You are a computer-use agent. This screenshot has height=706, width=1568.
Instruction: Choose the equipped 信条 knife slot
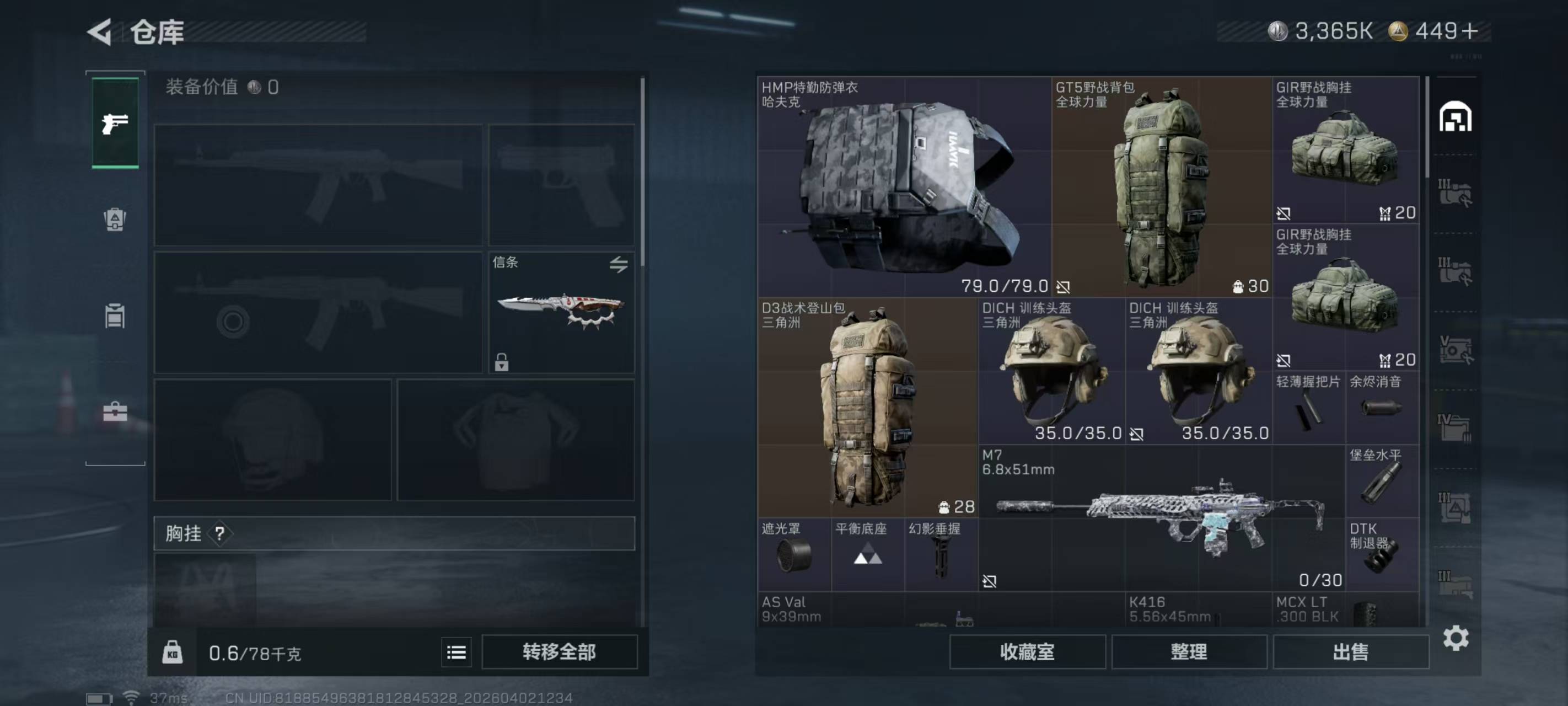tap(561, 312)
